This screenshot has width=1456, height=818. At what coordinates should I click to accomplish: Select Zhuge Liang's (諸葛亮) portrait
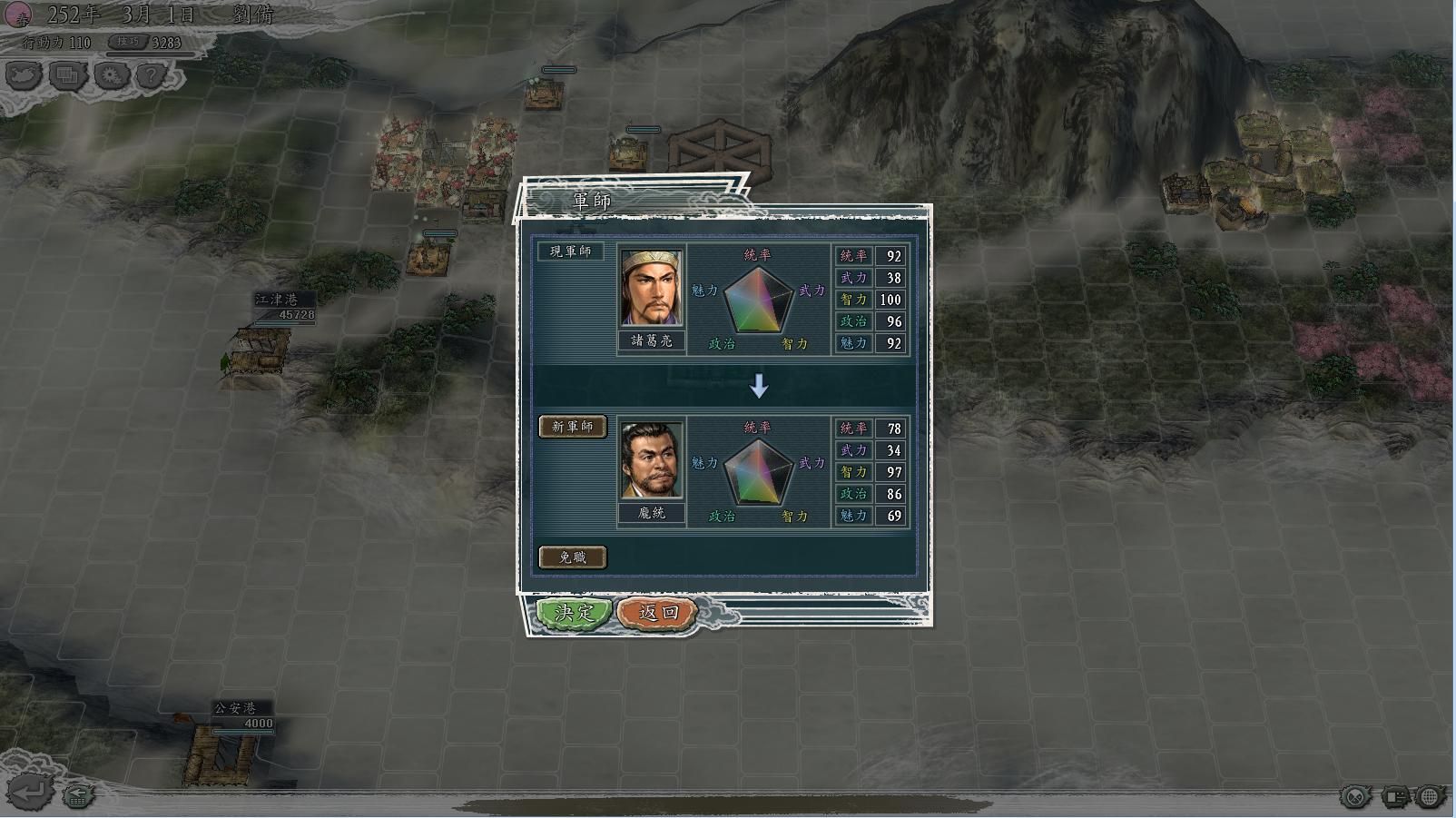(x=651, y=288)
